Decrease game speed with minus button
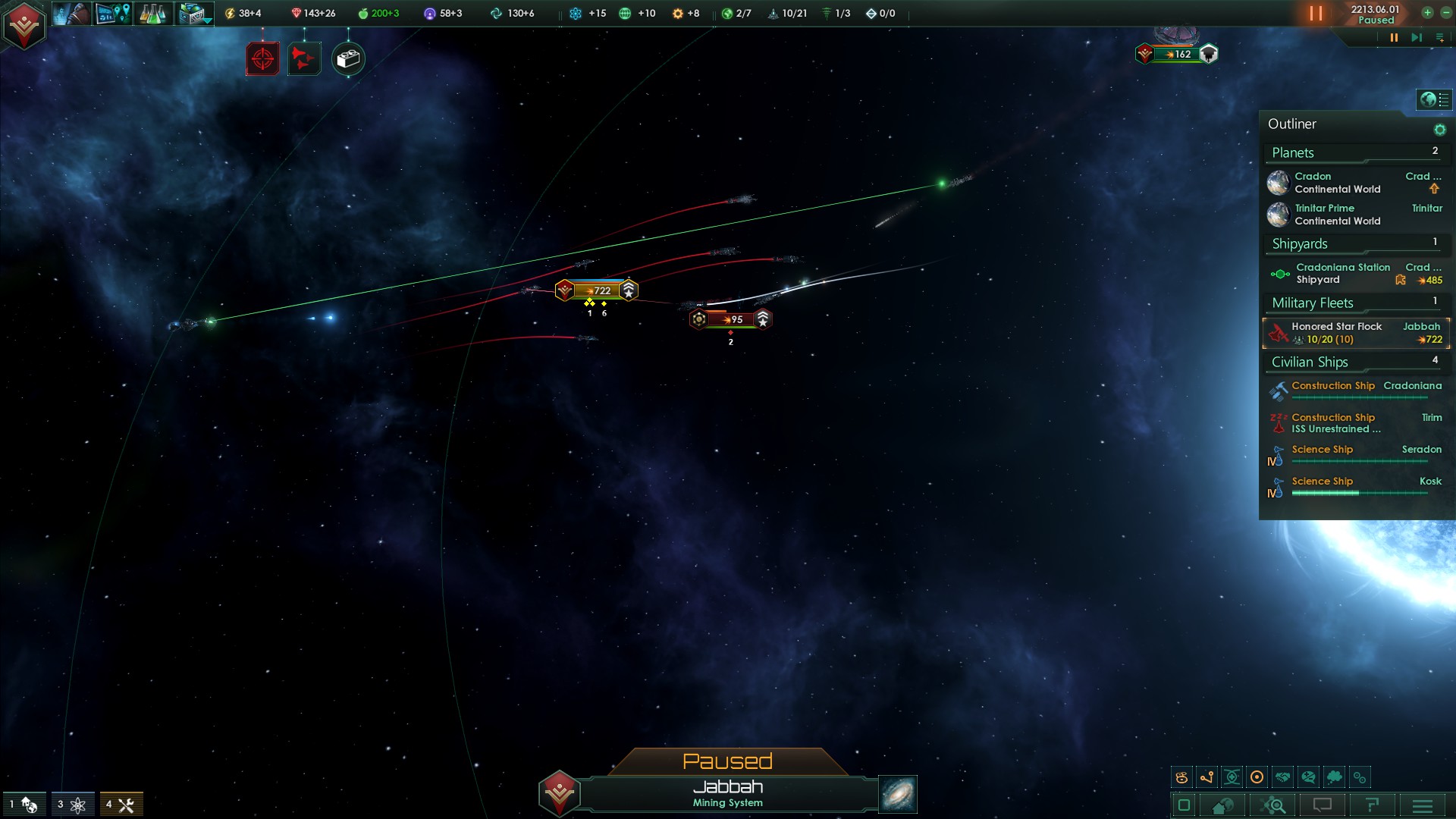Screen dimensions: 1456x819 coord(1445,13)
